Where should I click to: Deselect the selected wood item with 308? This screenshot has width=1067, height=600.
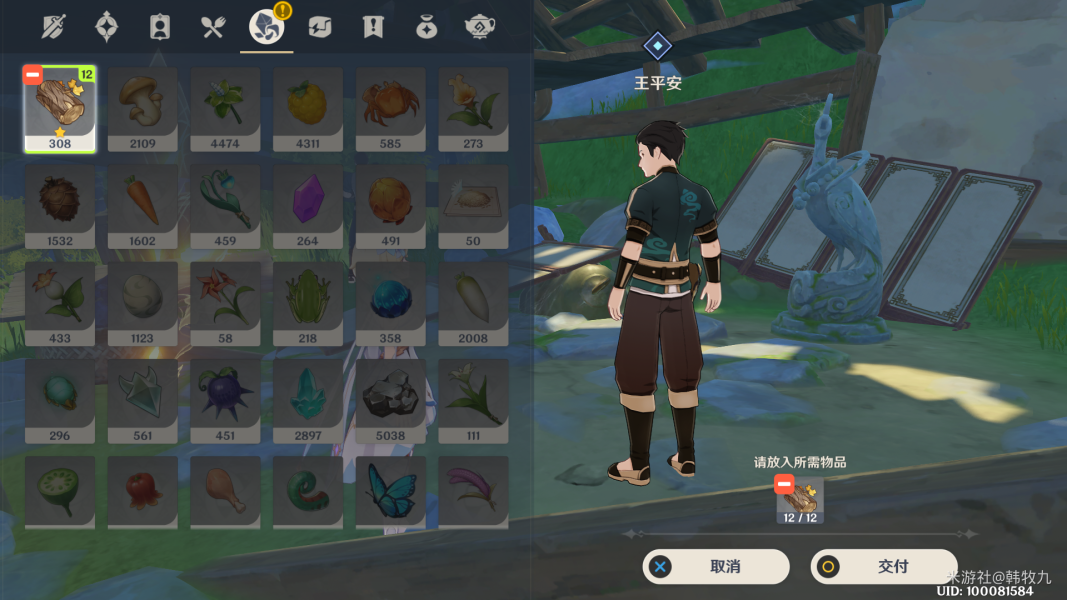(33, 75)
